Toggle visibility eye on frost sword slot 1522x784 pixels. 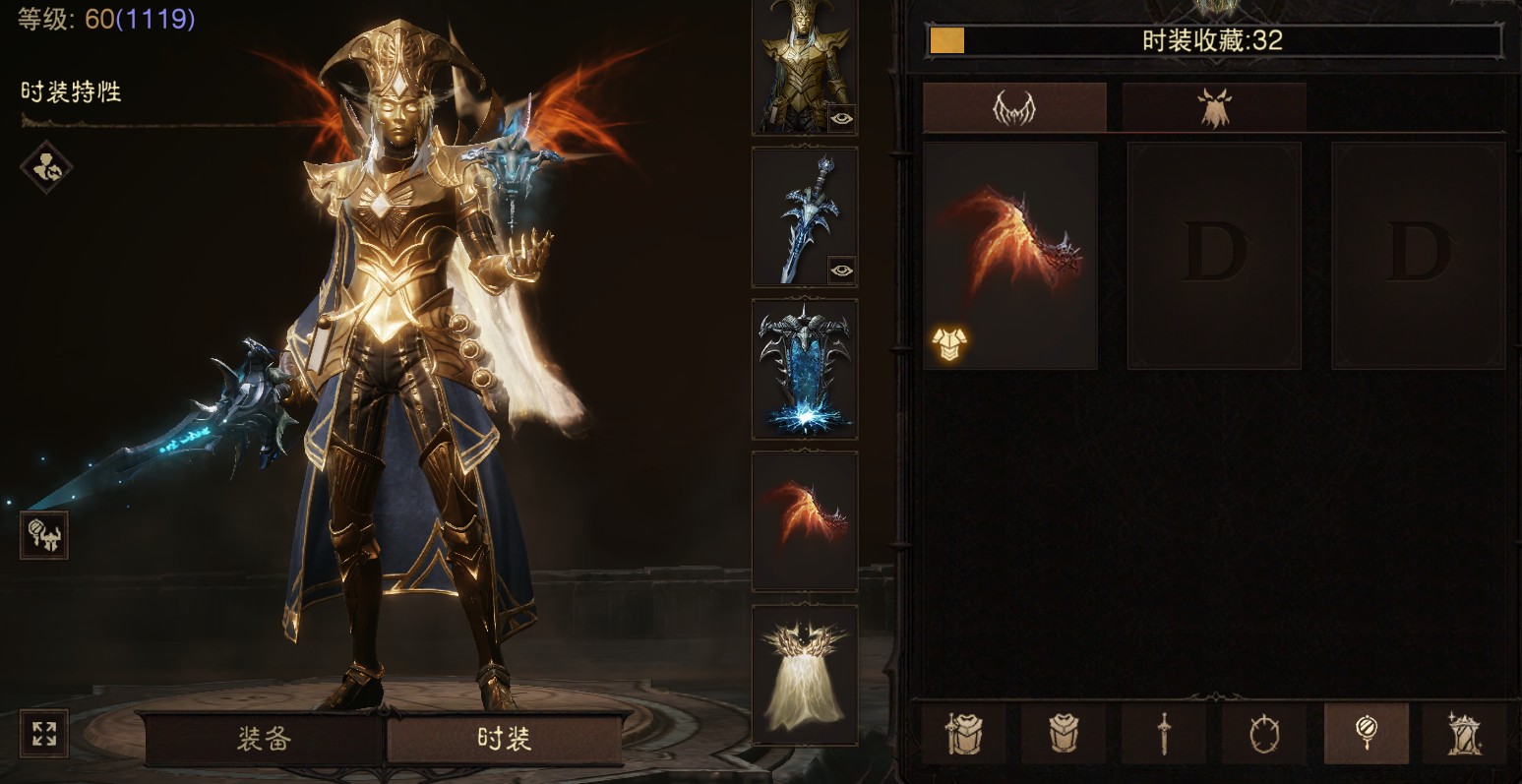pos(841,270)
